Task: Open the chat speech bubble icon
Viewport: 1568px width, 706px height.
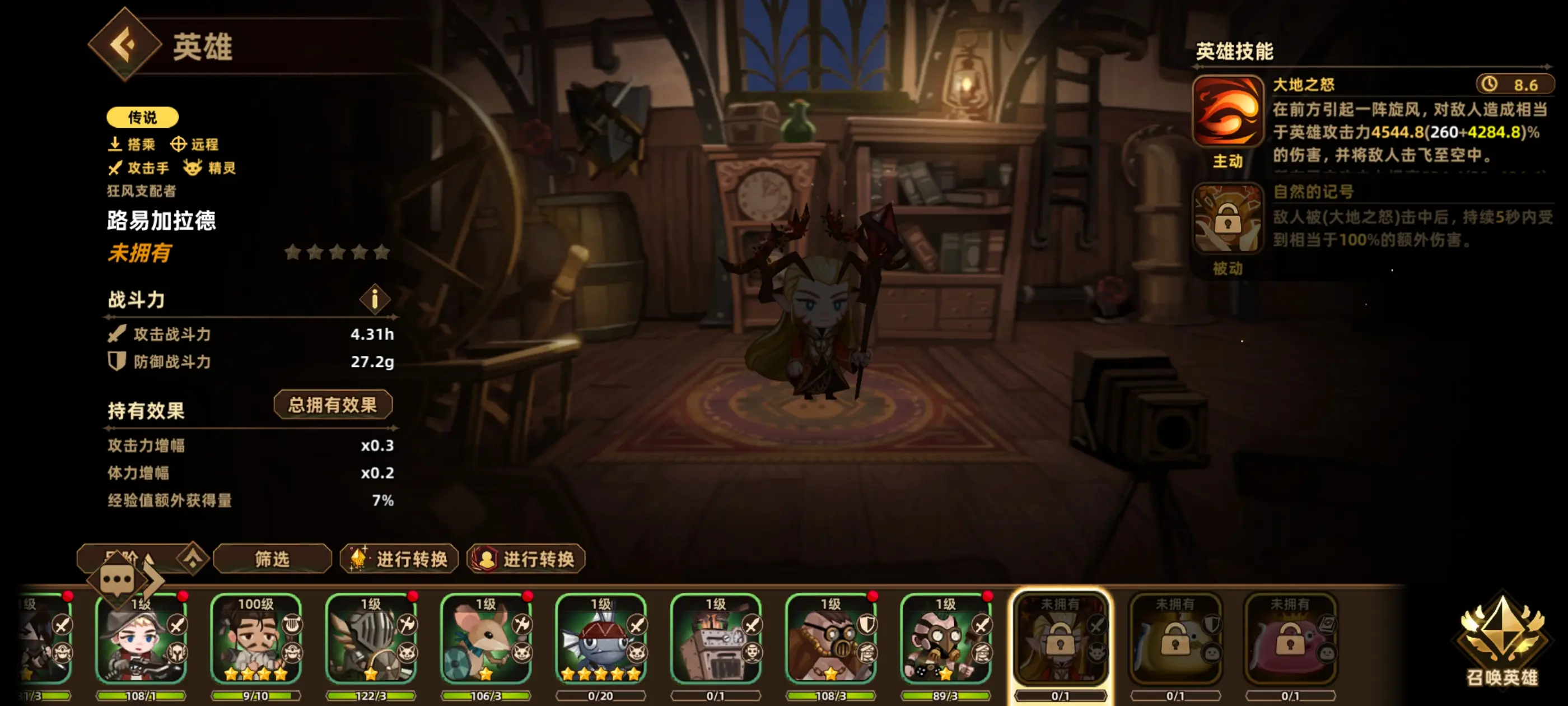Action: click(118, 580)
